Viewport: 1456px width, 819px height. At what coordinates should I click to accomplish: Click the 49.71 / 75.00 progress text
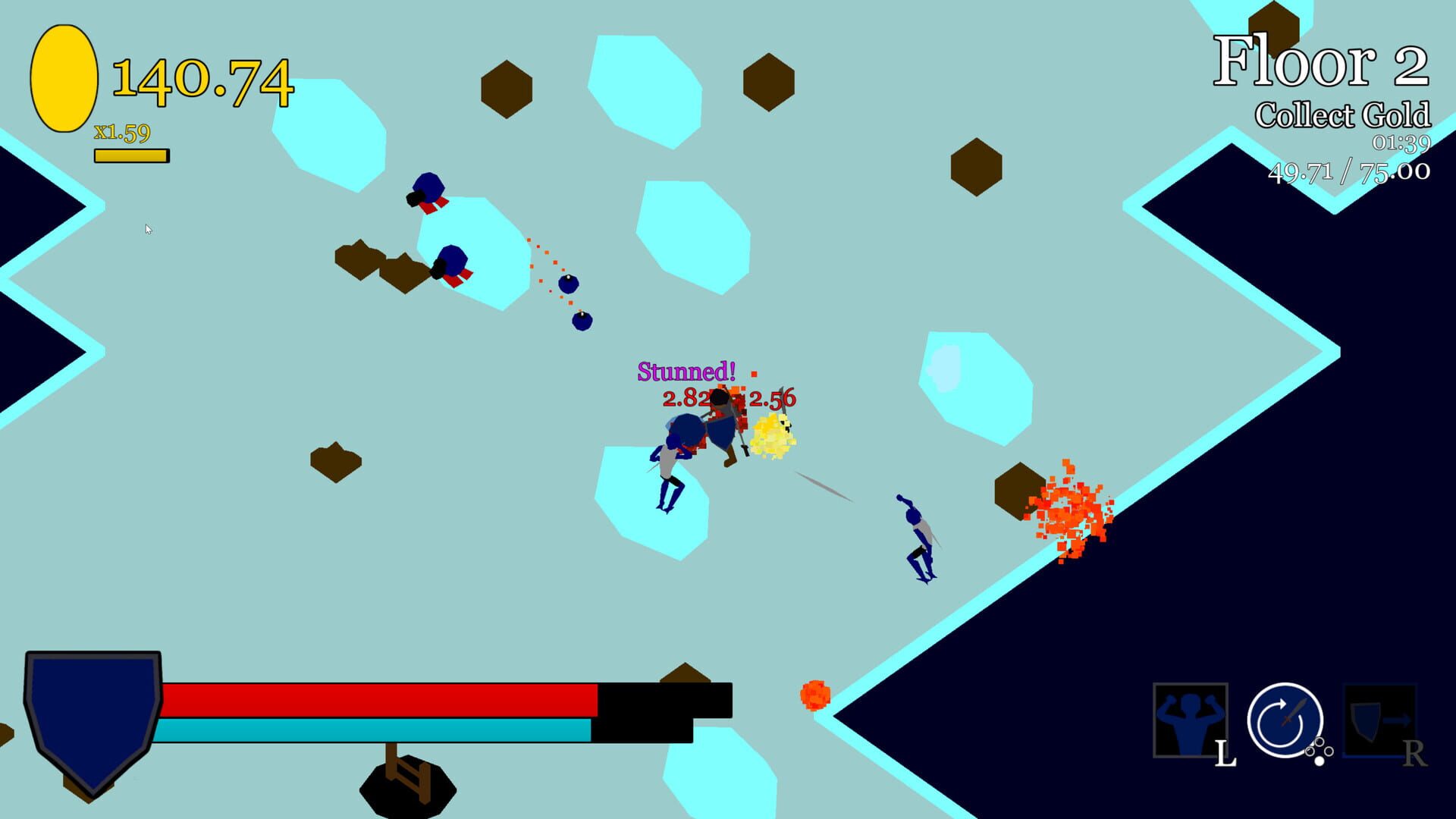pyautogui.click(x=1350, y=173)
